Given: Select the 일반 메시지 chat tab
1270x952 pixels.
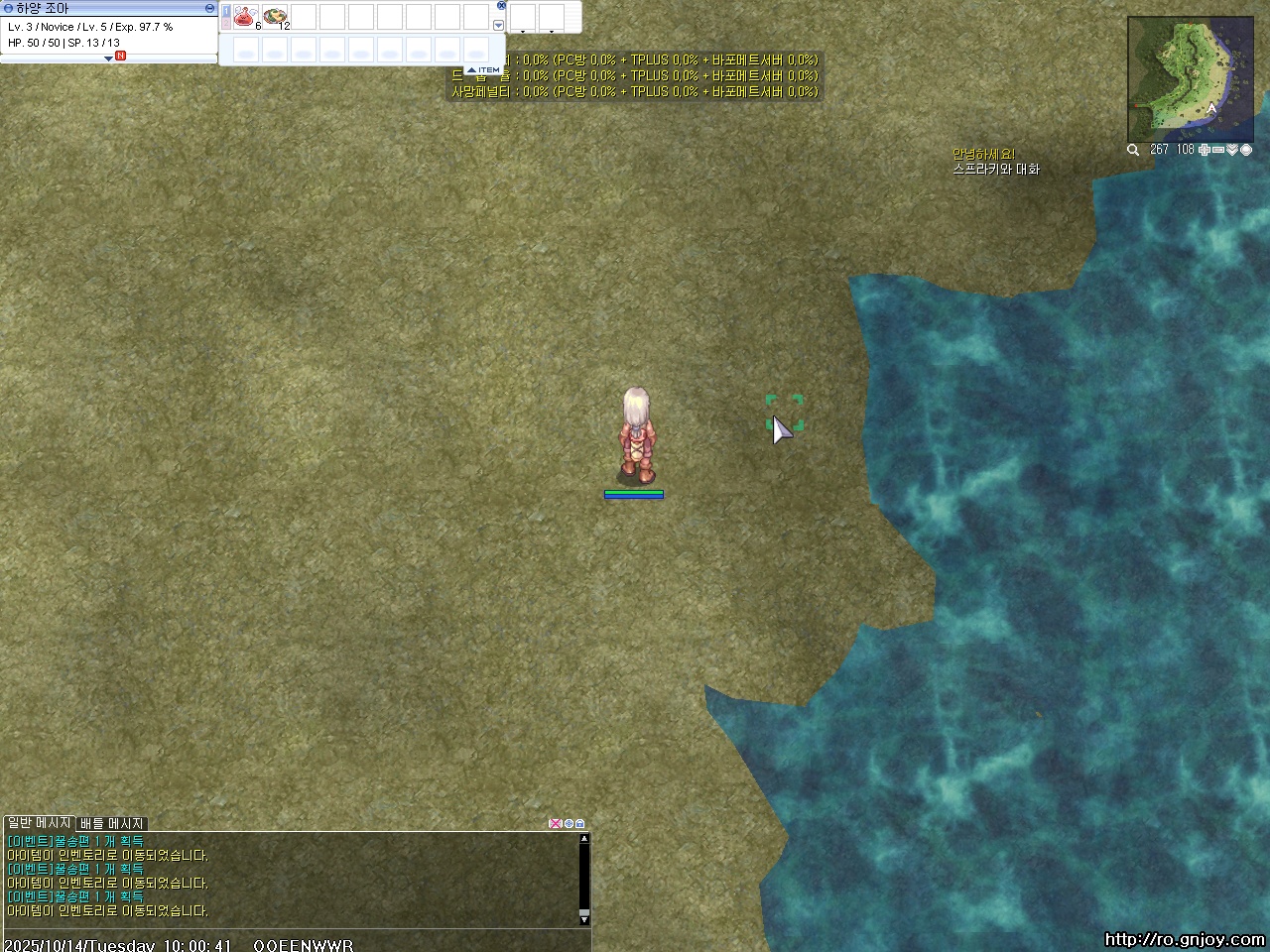Looking at the screenshot, I should [39, 823].
